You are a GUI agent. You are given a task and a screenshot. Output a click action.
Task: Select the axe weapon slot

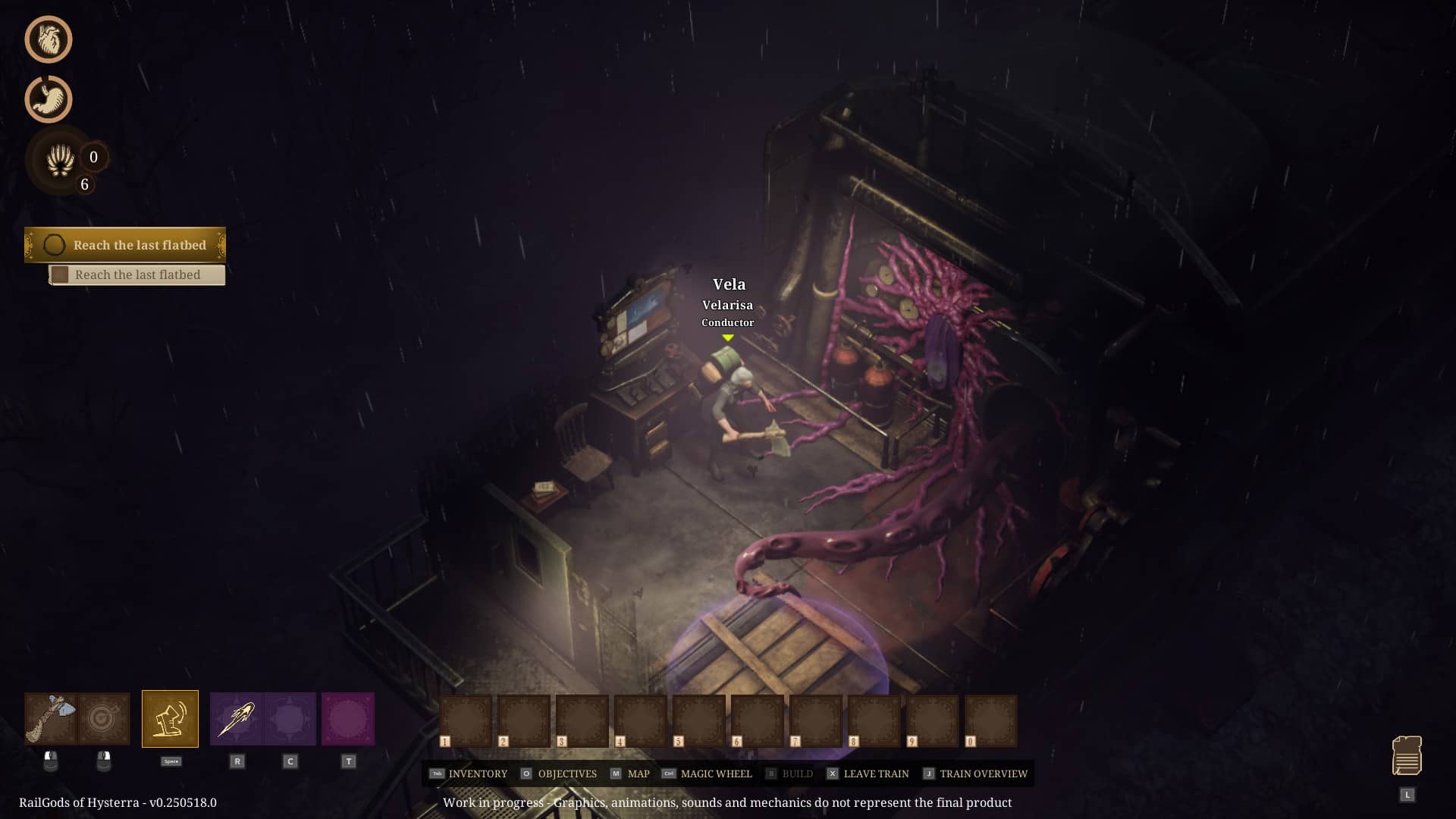click(x=51, y=718)
